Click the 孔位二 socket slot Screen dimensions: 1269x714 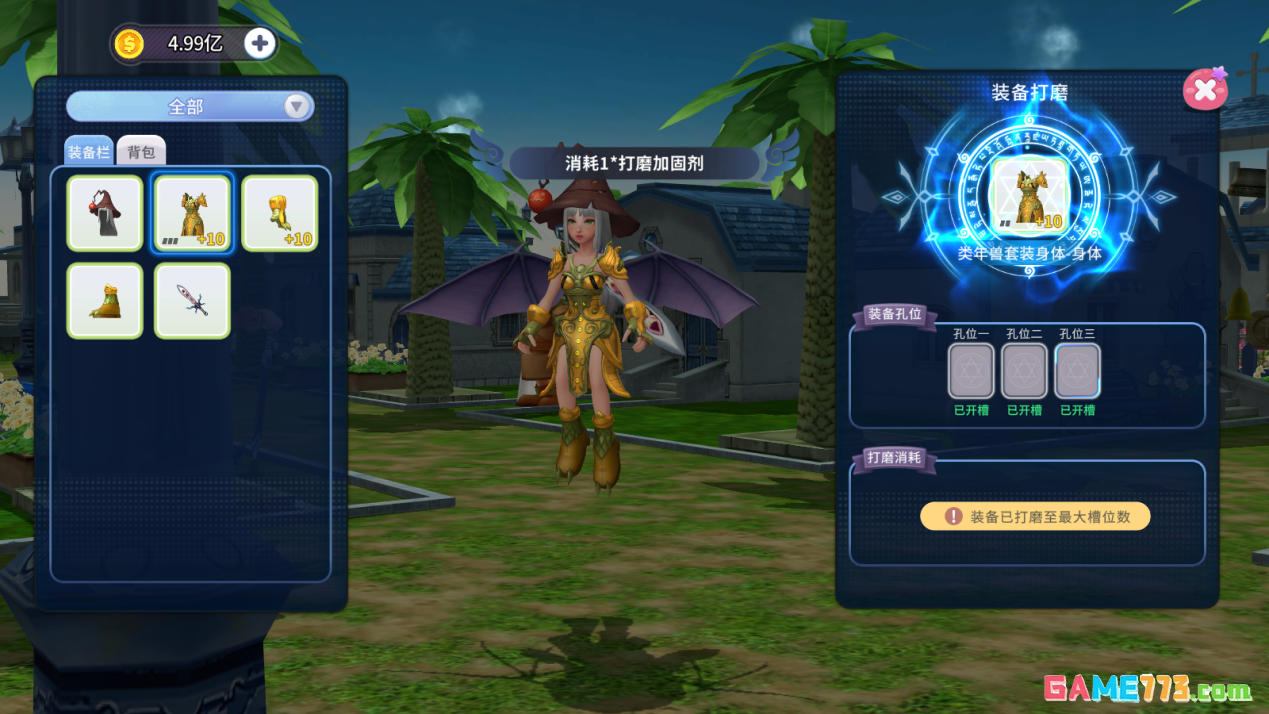point(1024,371)
